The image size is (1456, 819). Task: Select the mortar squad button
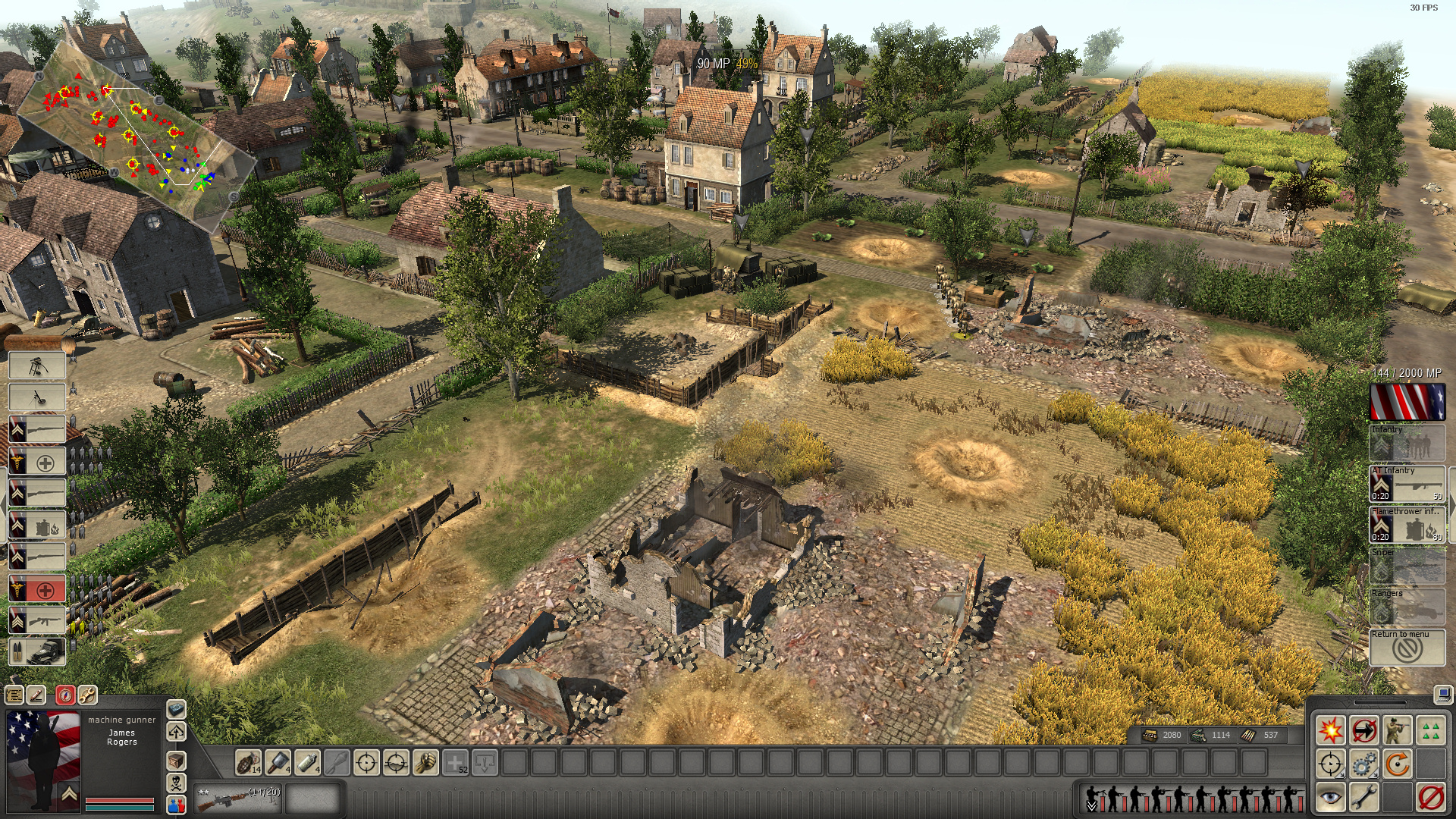click(37, 397)
